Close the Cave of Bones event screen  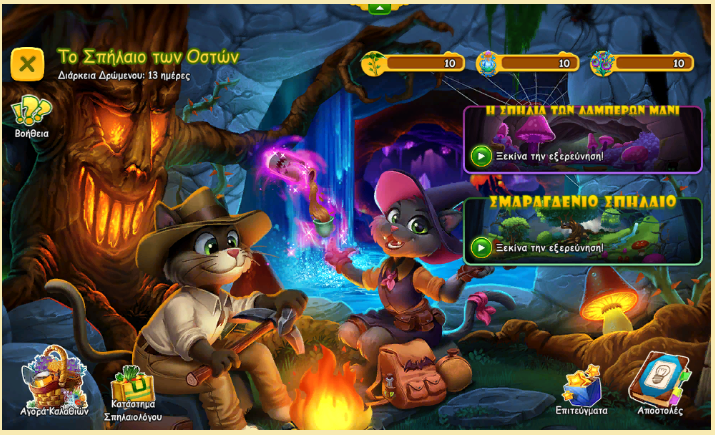[27, 63]
